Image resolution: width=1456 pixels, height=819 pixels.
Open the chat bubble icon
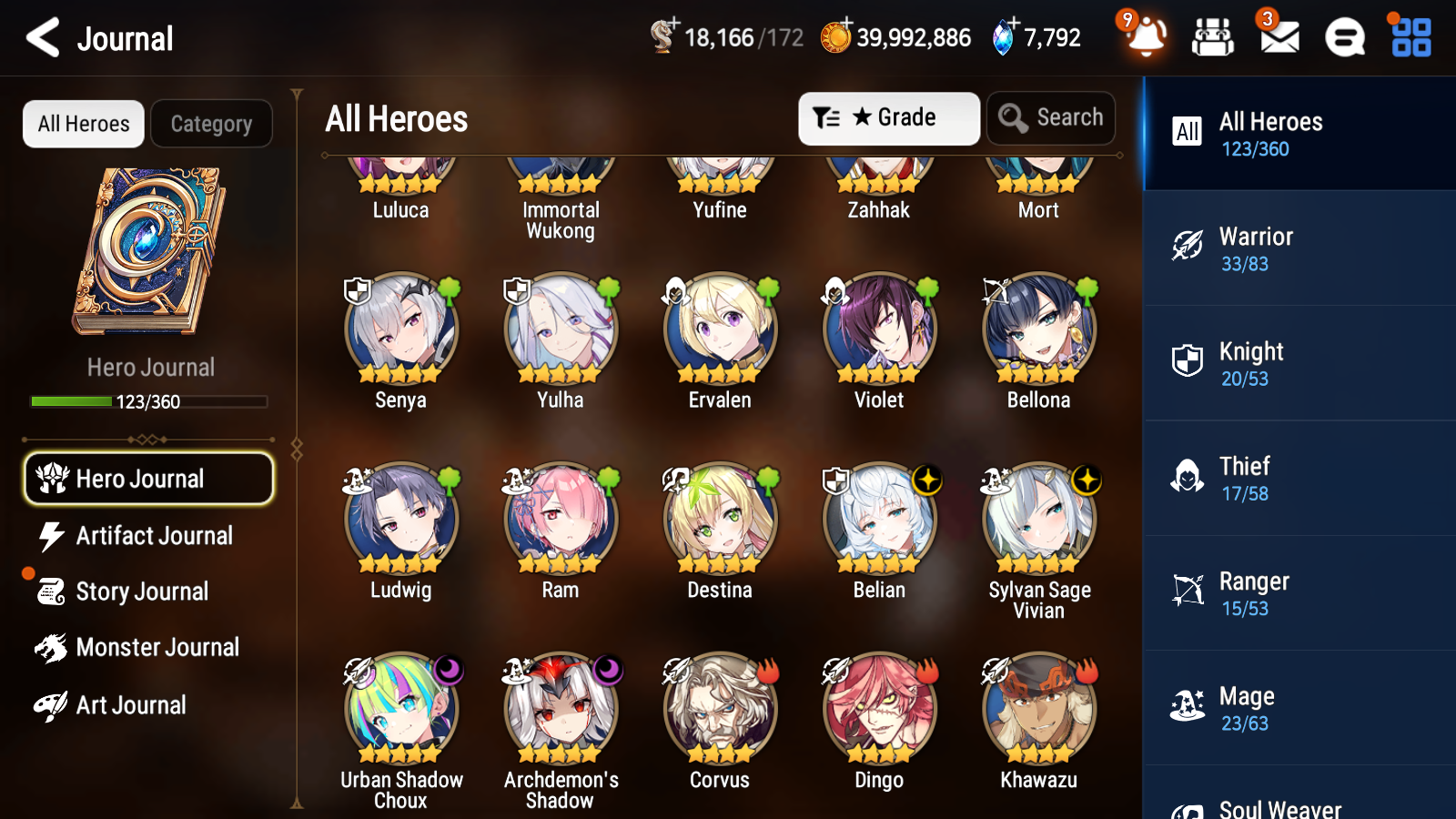(x=1343, y=38)
